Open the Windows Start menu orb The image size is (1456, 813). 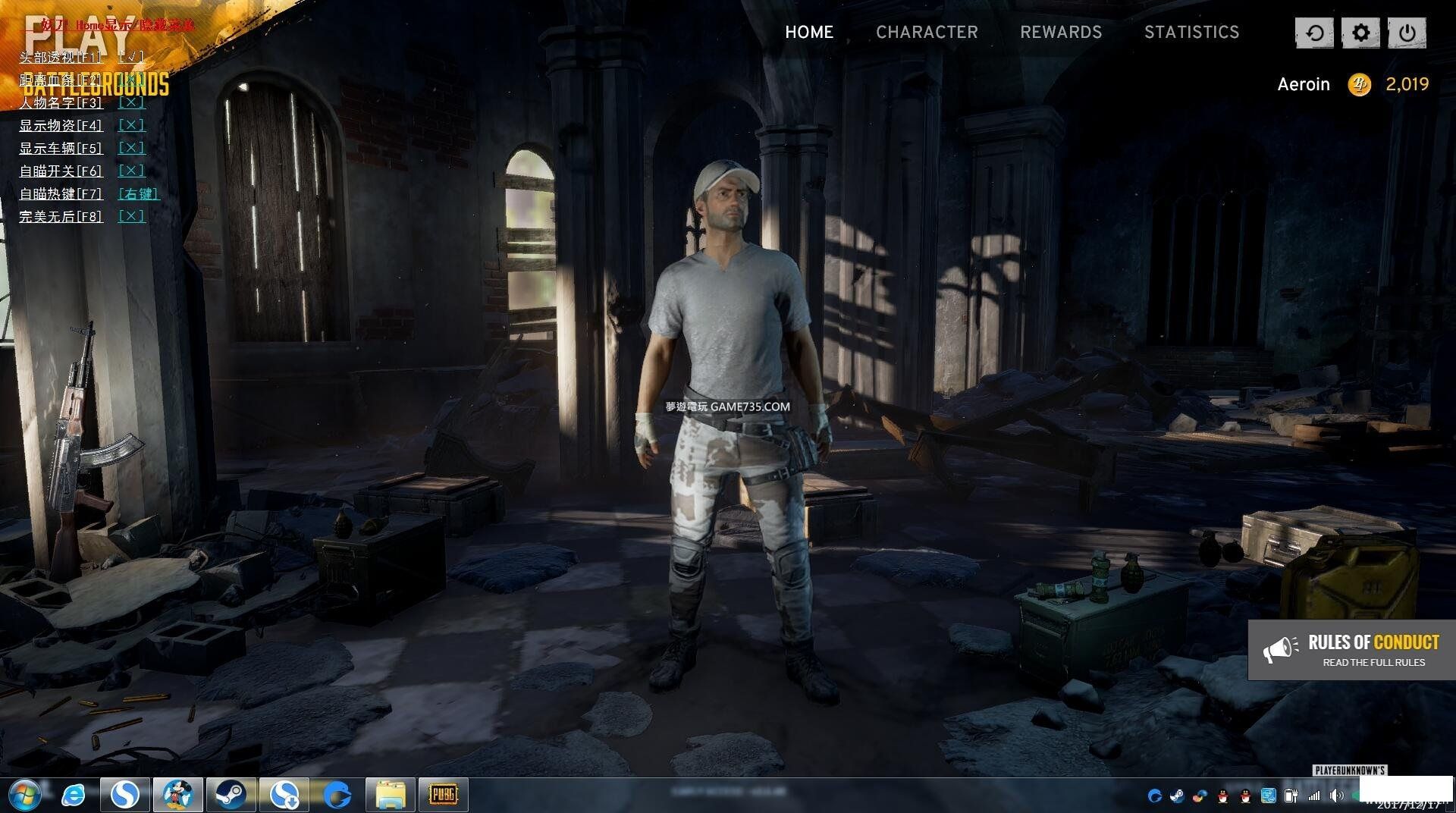click(24, 795)
